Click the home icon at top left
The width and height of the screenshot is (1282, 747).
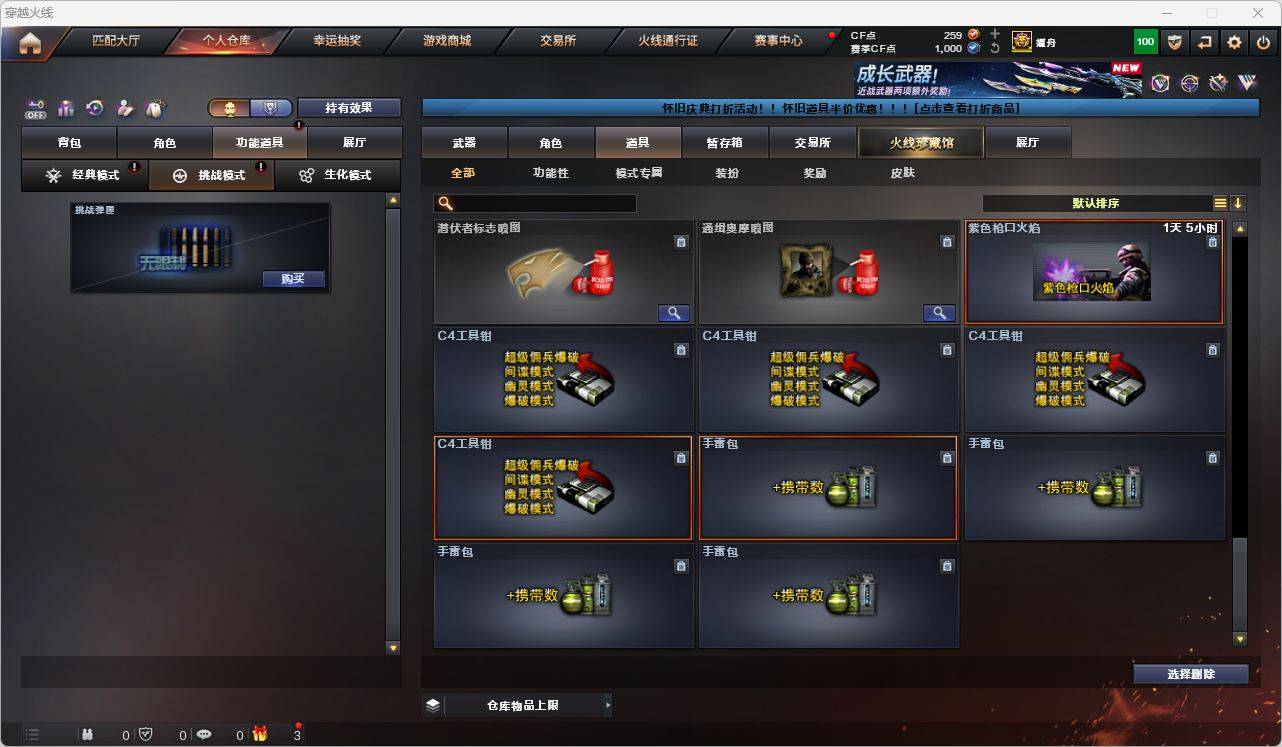(x=30, y=42)
